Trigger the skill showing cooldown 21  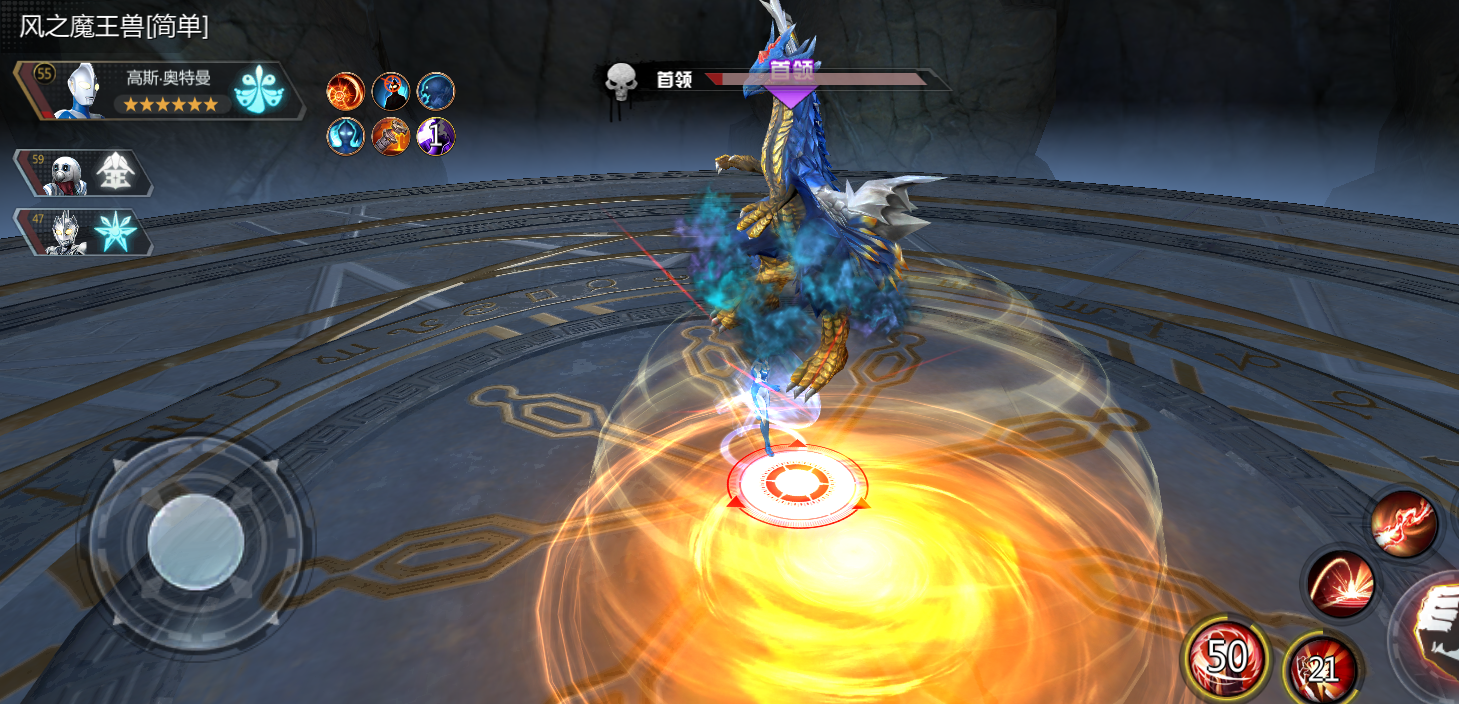point(1322,666)
